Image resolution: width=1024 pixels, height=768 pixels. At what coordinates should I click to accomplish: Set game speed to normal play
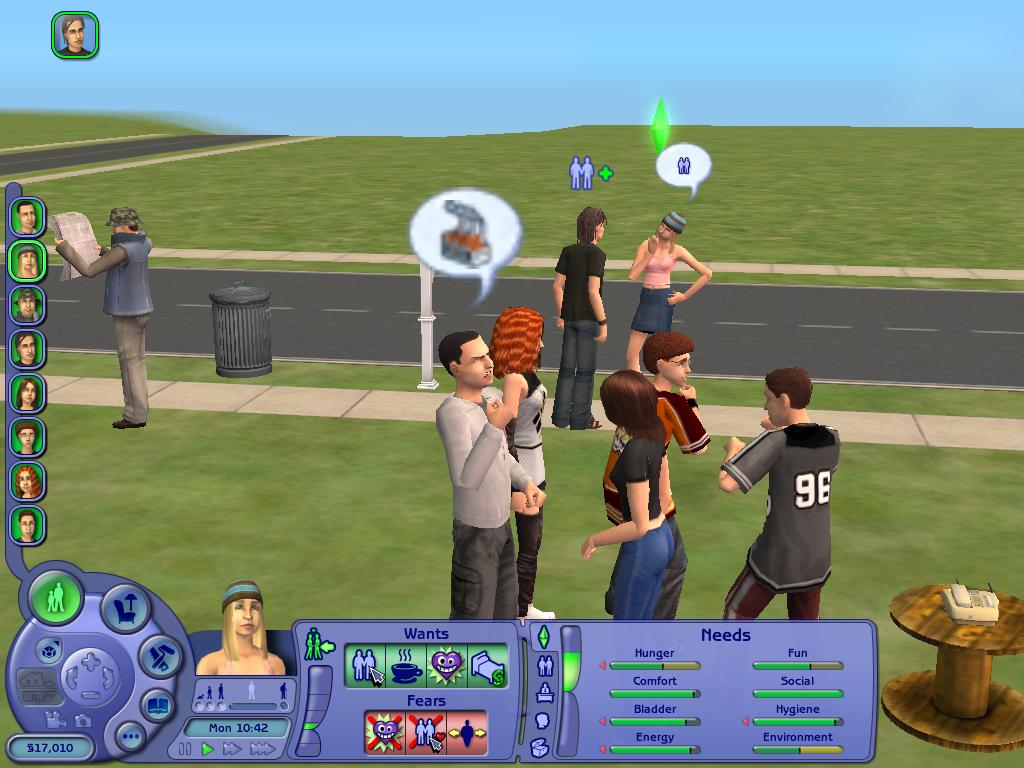208,749
